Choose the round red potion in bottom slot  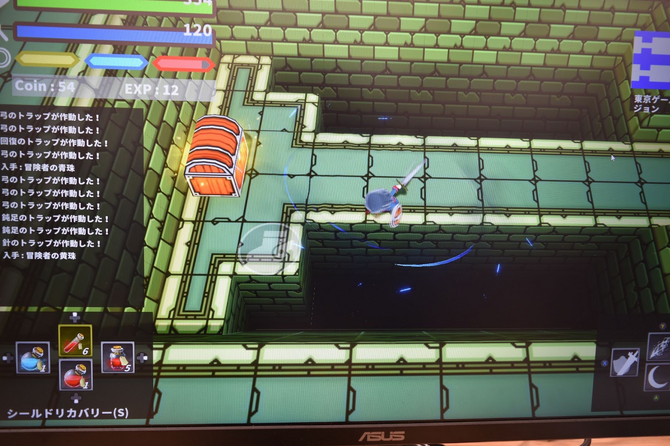tap(75, 376)
